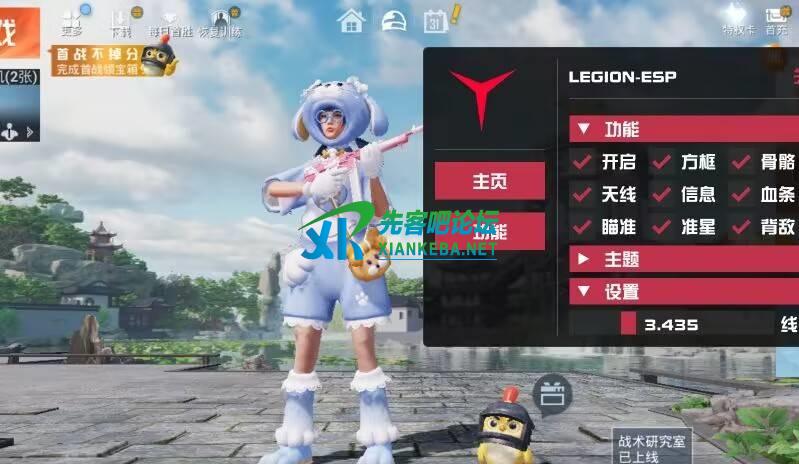Select the 主页 tab in the overlay panel
This screenshot has width=799, height=464.
pyautogui.click(x=489, y=181)
